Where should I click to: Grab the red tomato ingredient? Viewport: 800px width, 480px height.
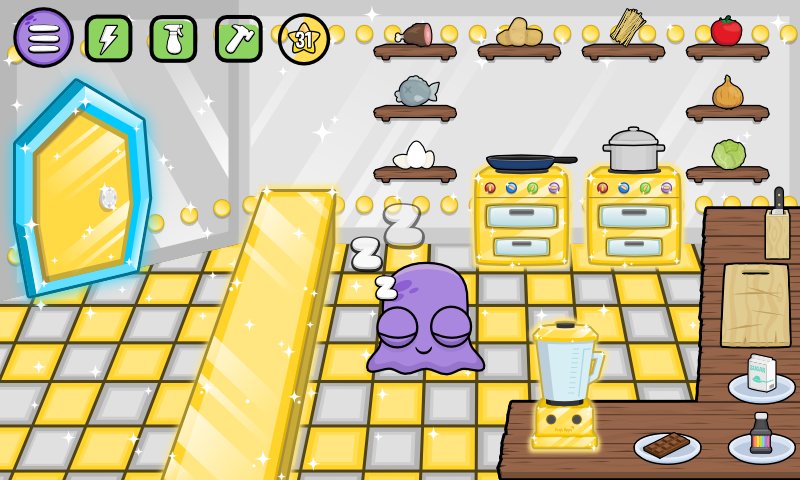click(727, 31)
